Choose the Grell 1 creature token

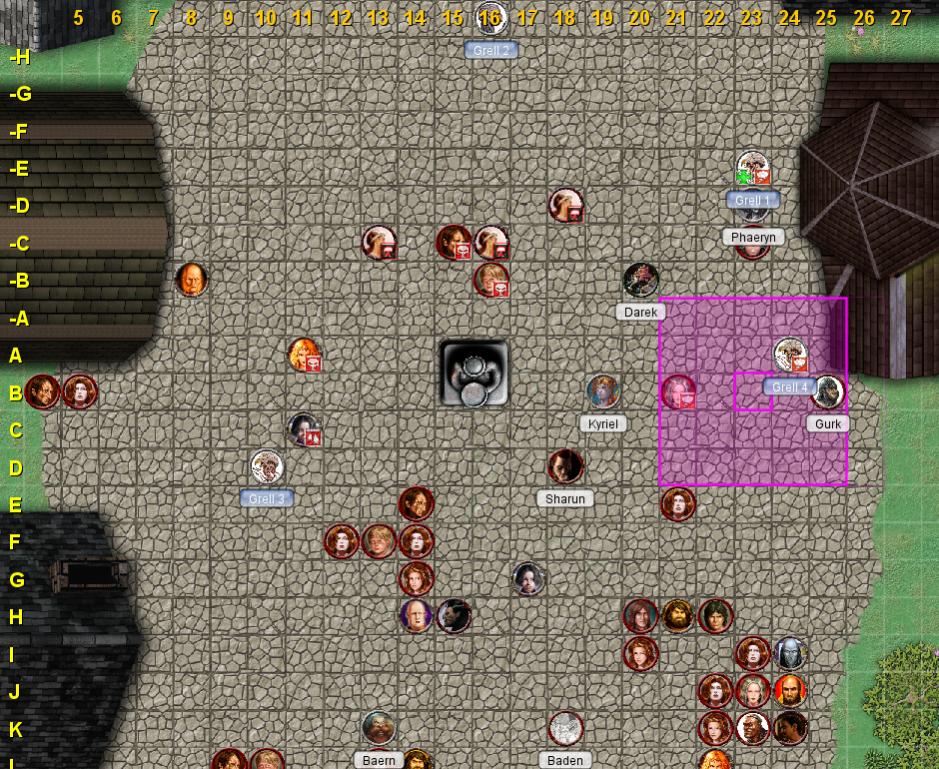pyautogui.click(x=752, y=169)
